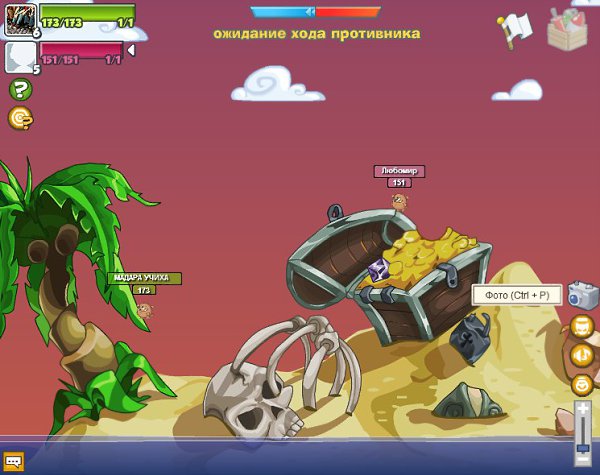Click the orange face button below the camera

[582, 326]
